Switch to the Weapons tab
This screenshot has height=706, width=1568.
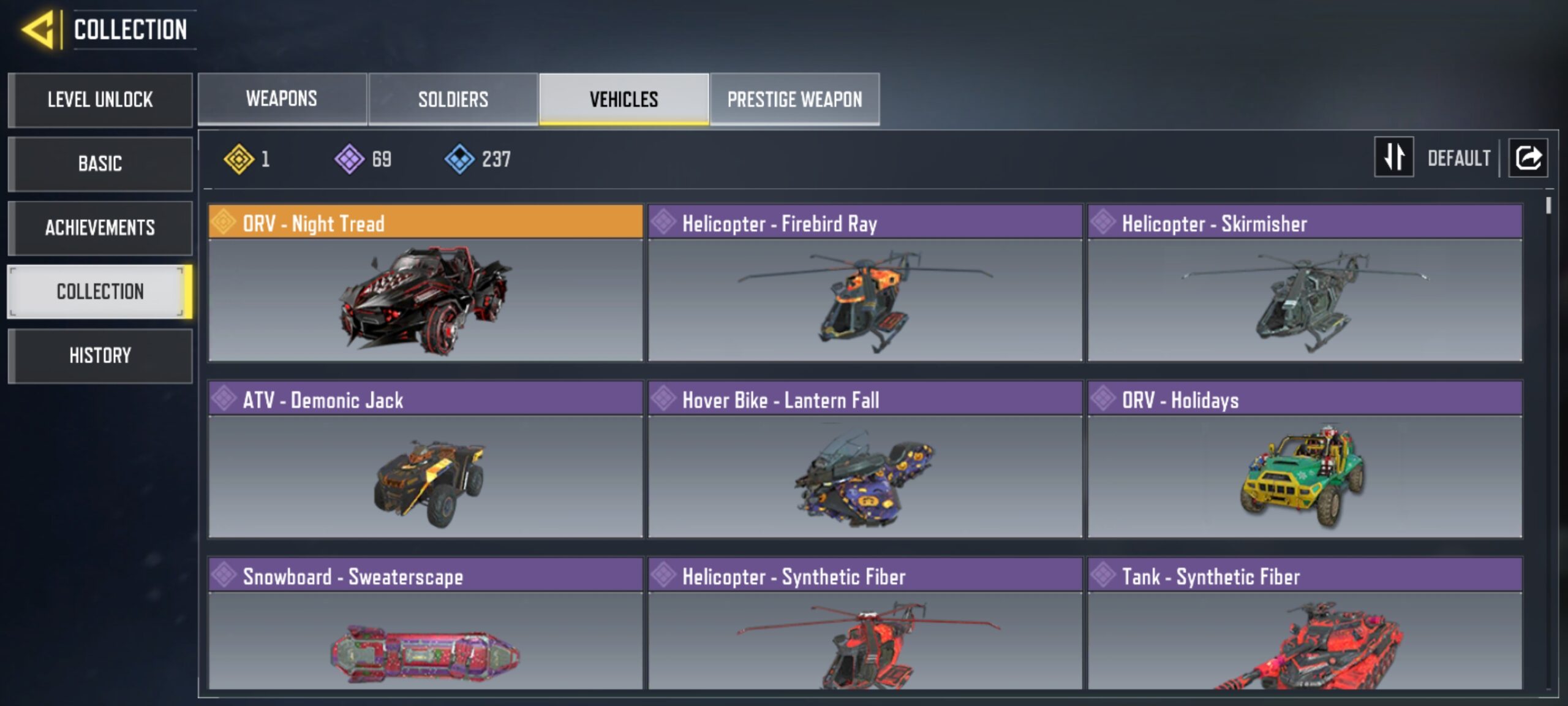[x=281, y=99]
